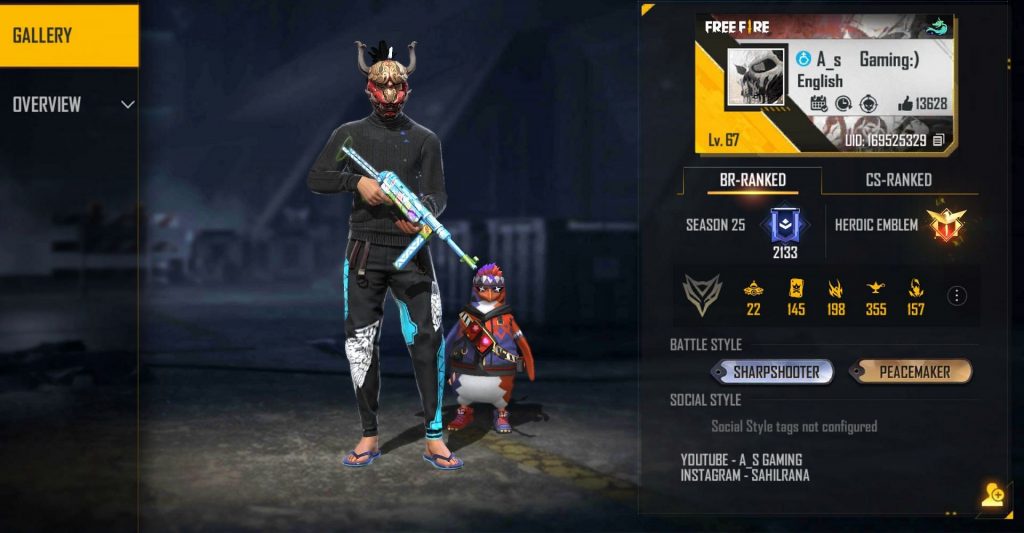
Task: Open the Gallery section
Action: click(x=68, y=36)
